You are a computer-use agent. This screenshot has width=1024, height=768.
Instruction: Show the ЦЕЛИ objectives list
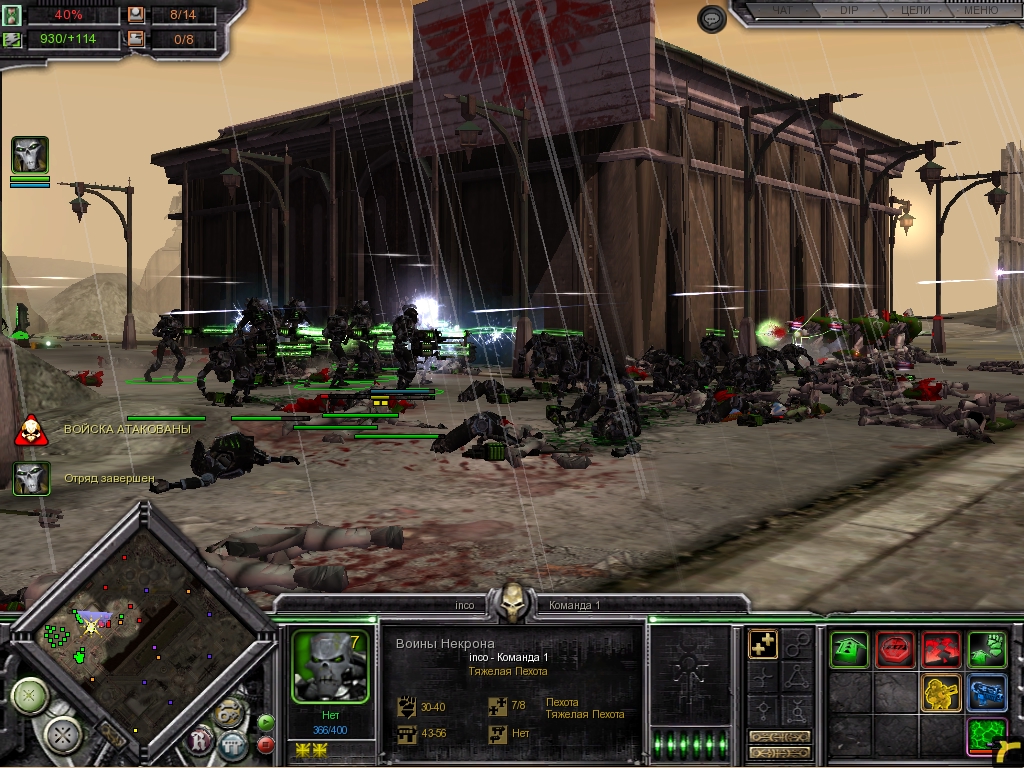[x=915, y=11]
